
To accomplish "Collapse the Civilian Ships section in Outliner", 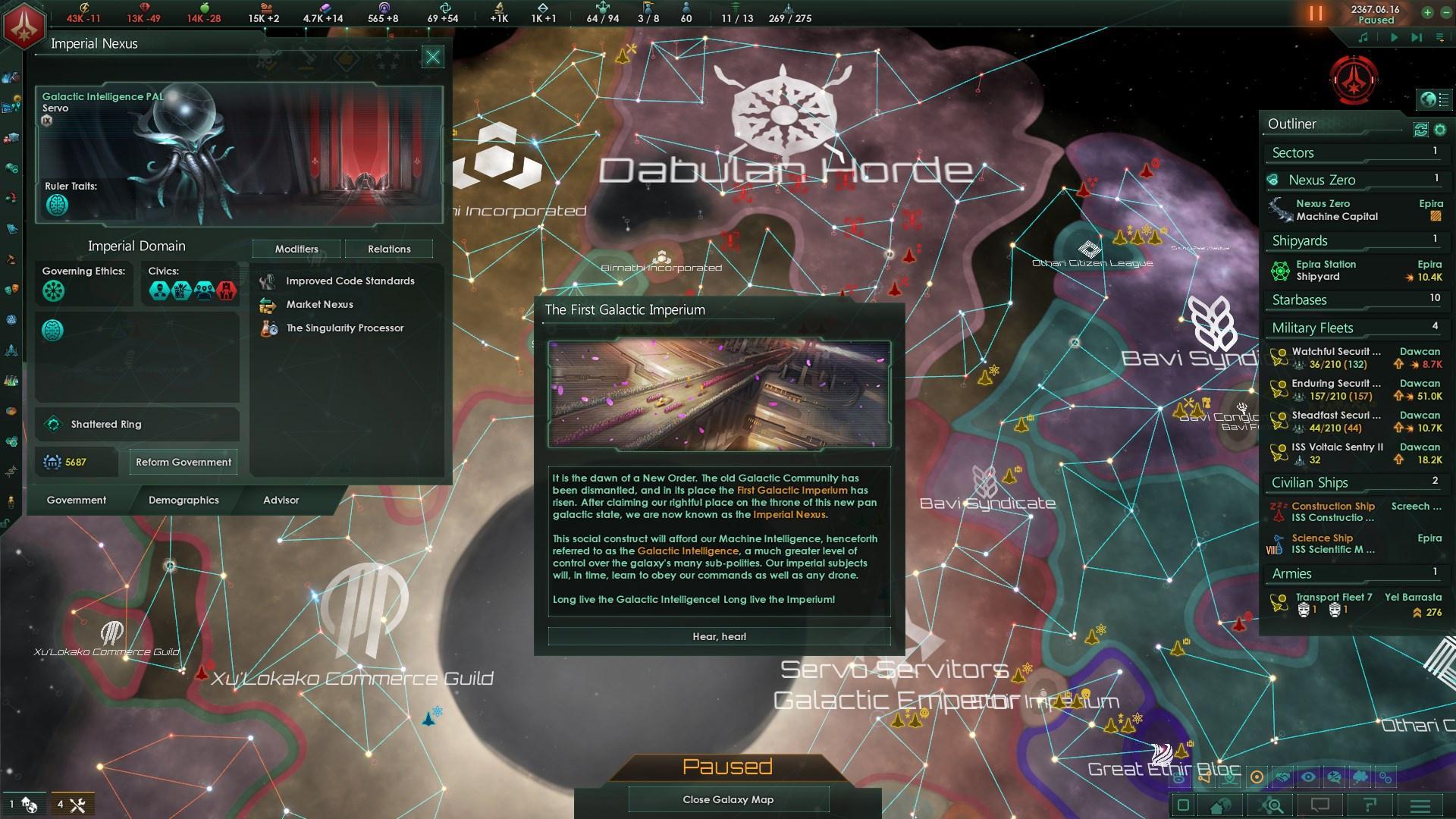I will (x=1309, y=482).
